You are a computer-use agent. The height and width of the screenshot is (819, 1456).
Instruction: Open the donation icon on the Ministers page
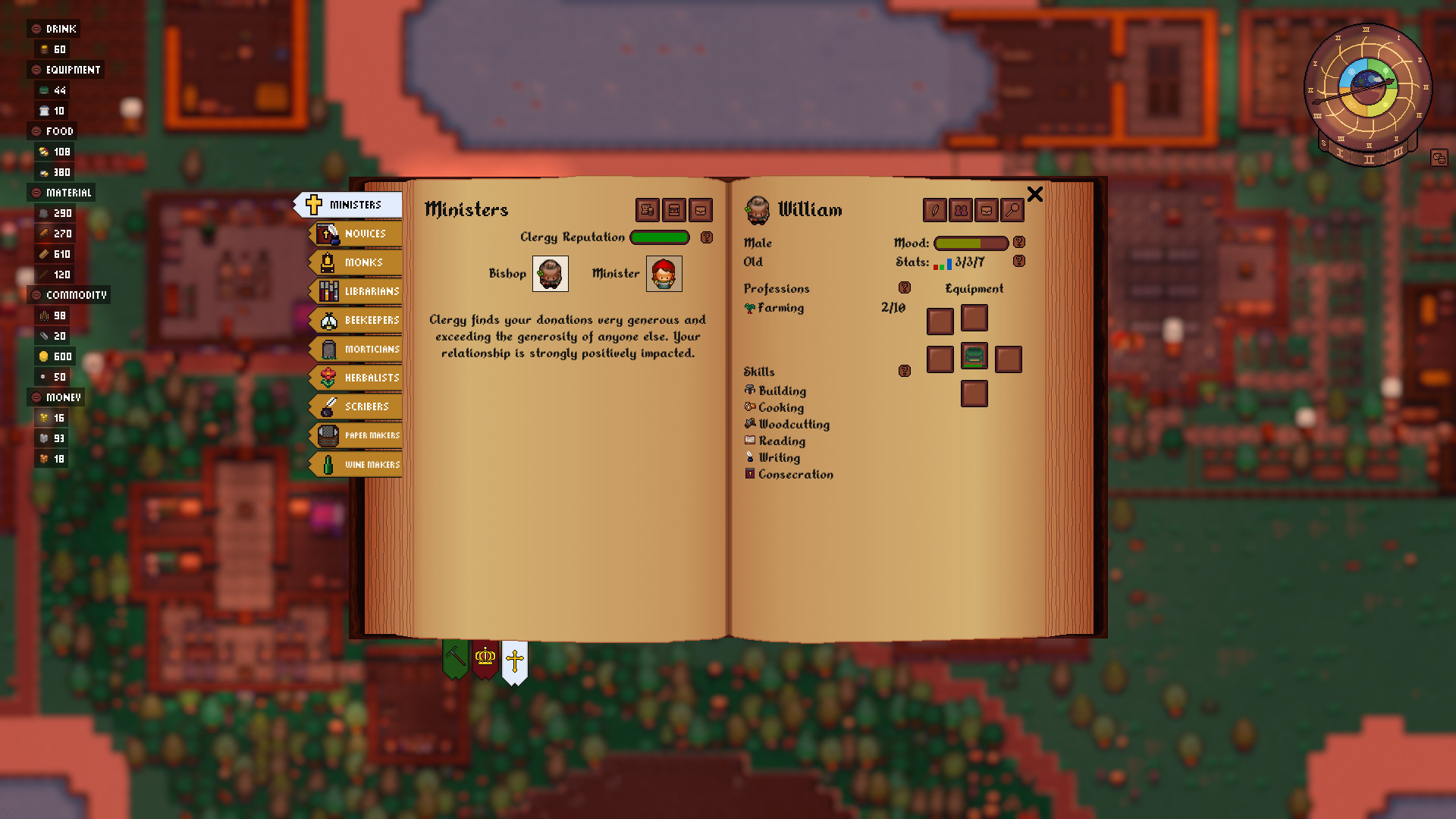646,210
